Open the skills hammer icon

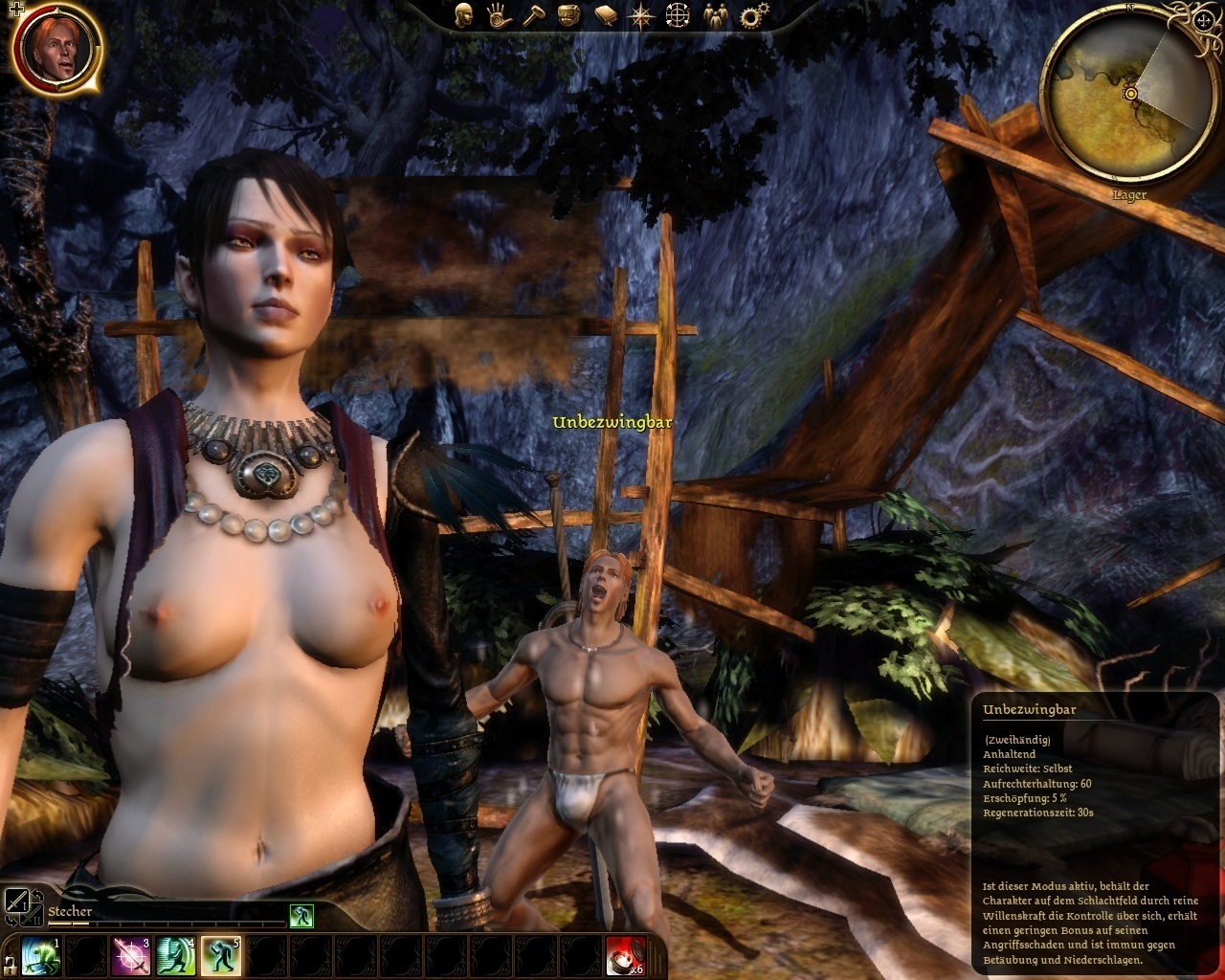point(533,15)
